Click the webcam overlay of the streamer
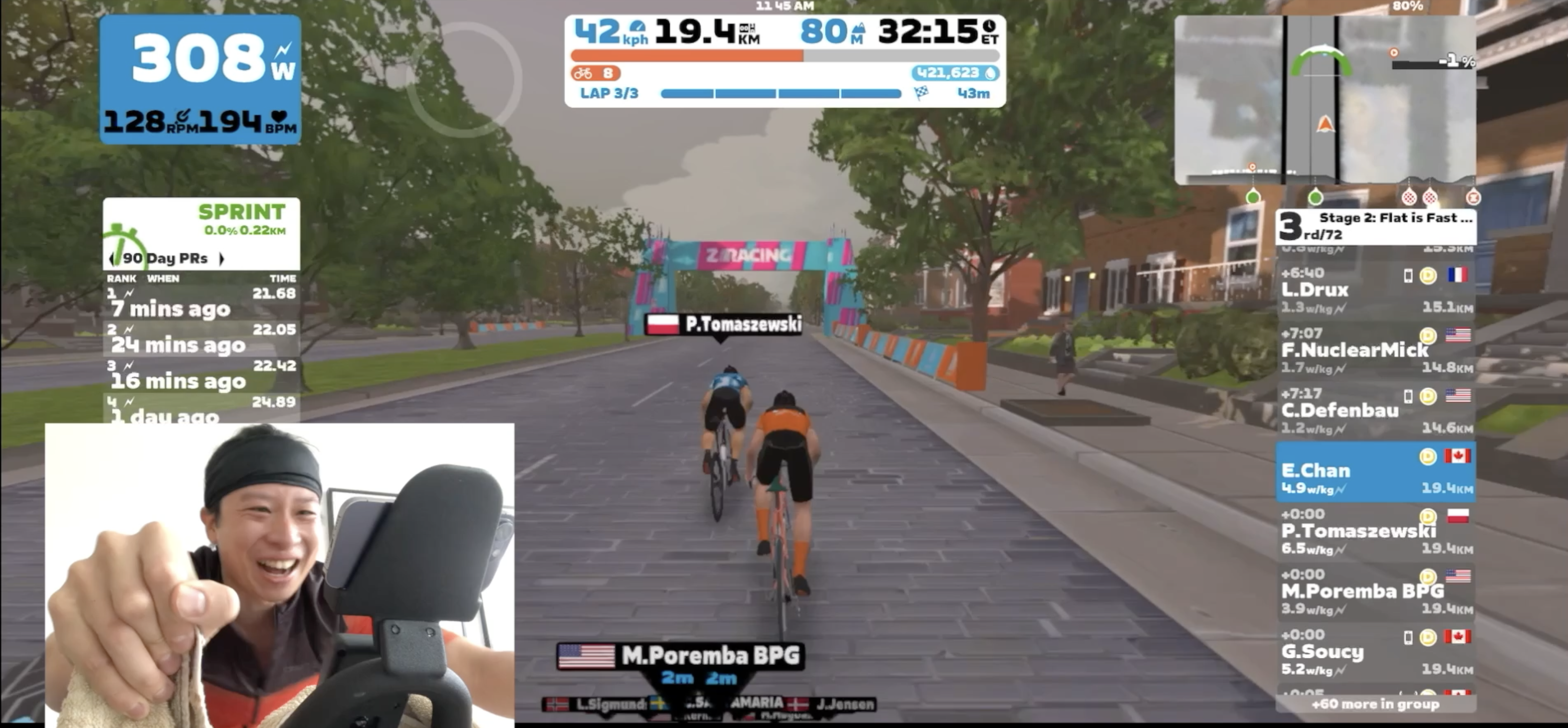Image resolution: width=1568 pixels, height=728 pixels. click(x=279, y=575)
